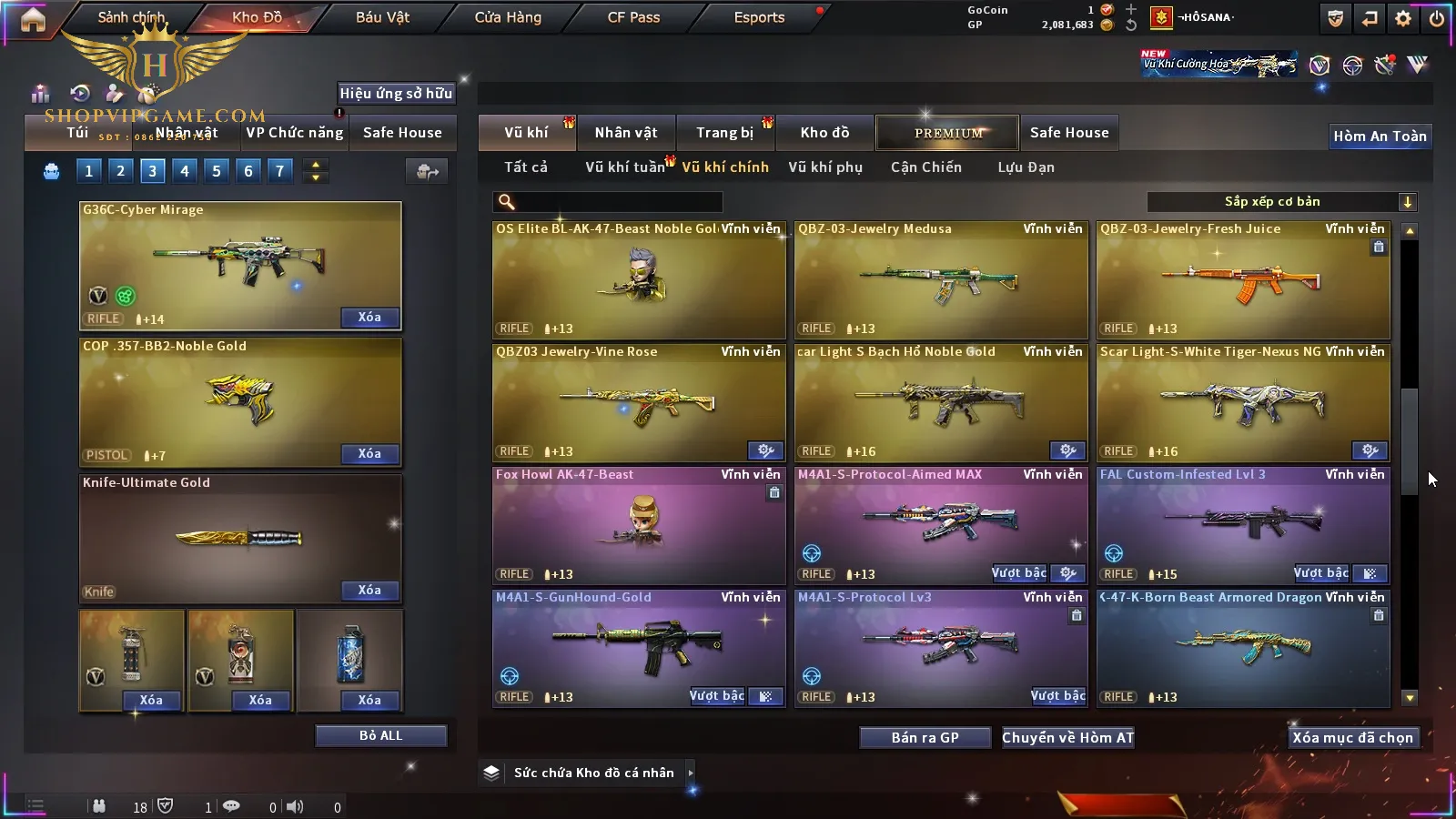Show the Vũ khí phụ weapons filter
1456x819 pixels.
825,167
